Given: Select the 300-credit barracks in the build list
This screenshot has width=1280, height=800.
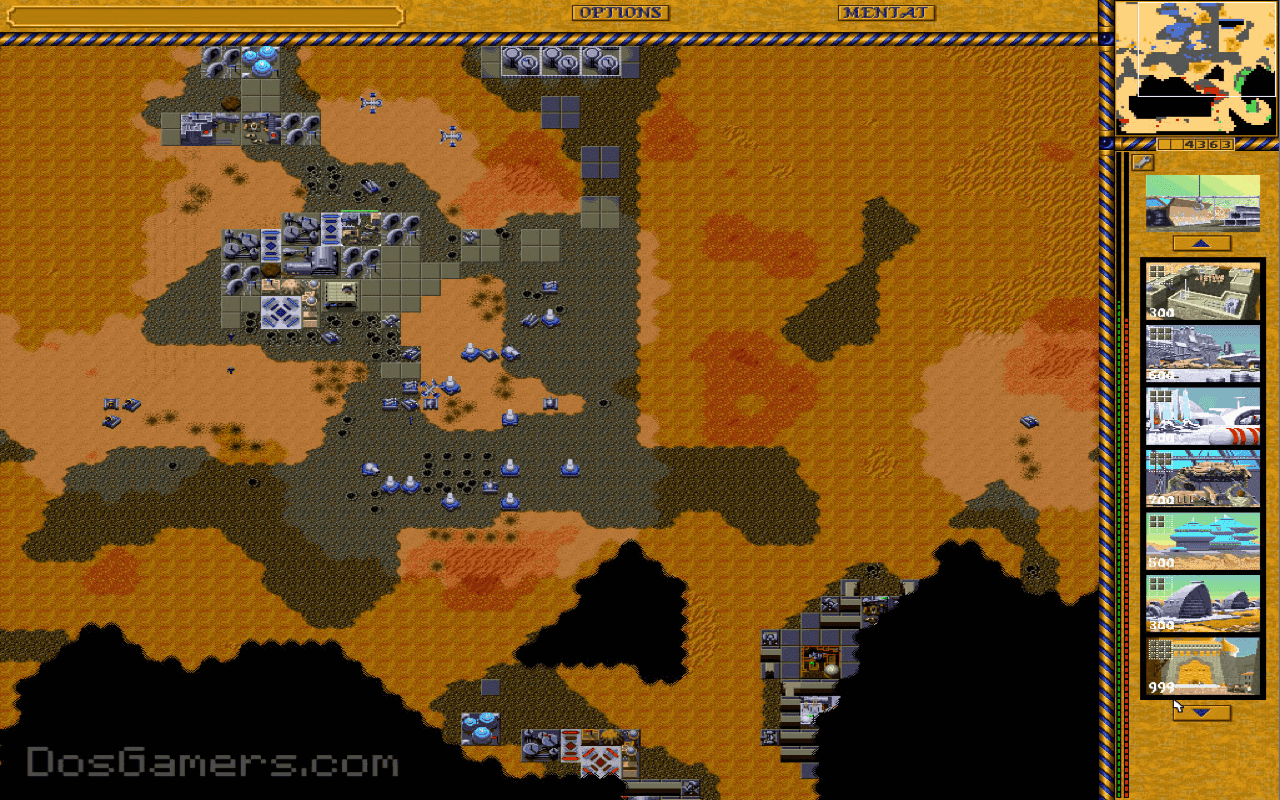Looking at the screenshot, I should tap(1202, 290).
